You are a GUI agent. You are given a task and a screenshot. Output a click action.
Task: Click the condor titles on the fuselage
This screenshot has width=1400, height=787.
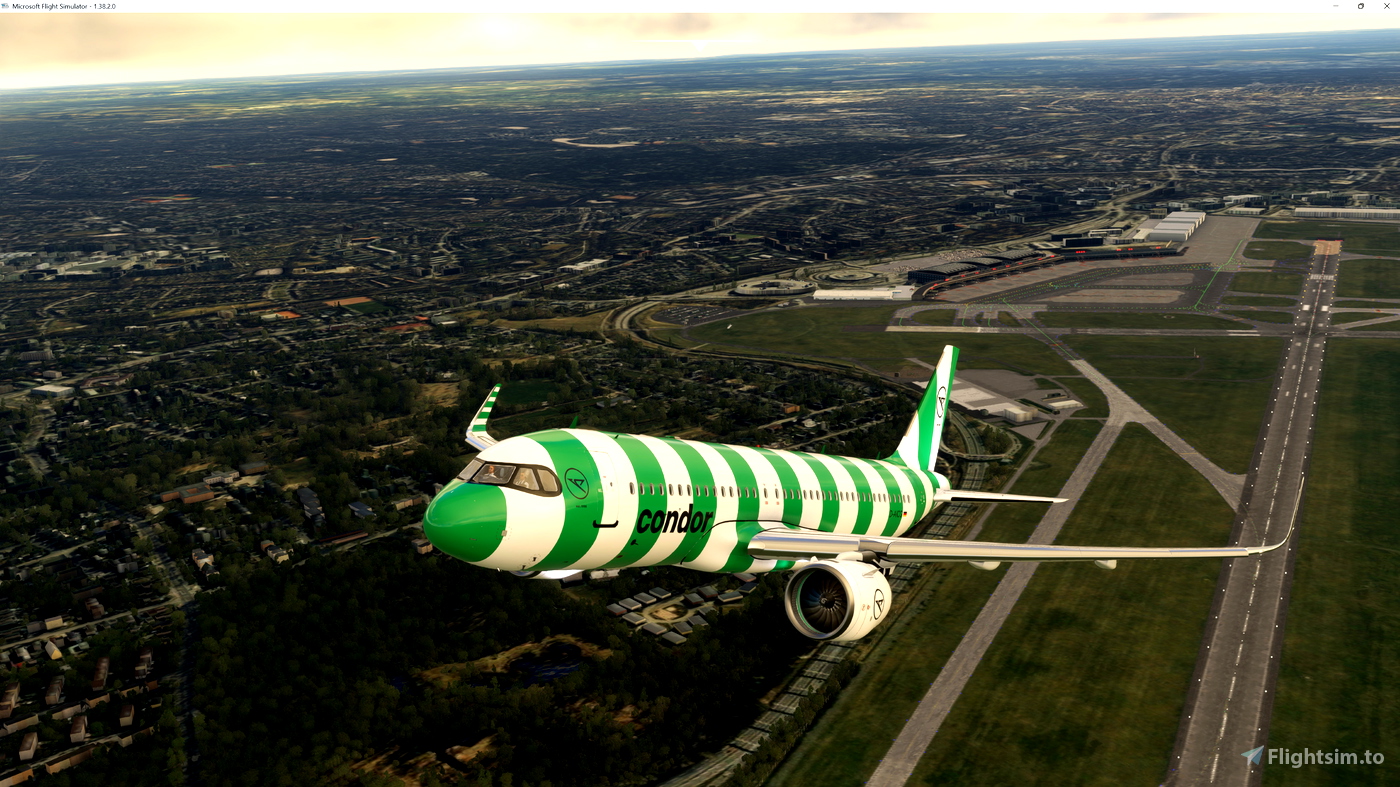point(675,520)
